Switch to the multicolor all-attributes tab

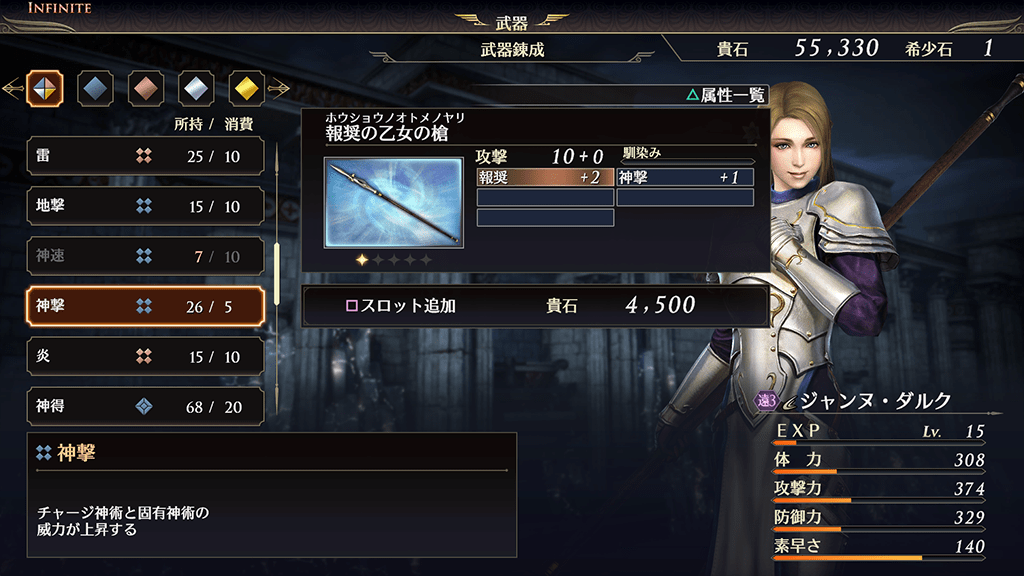[45, 89]
